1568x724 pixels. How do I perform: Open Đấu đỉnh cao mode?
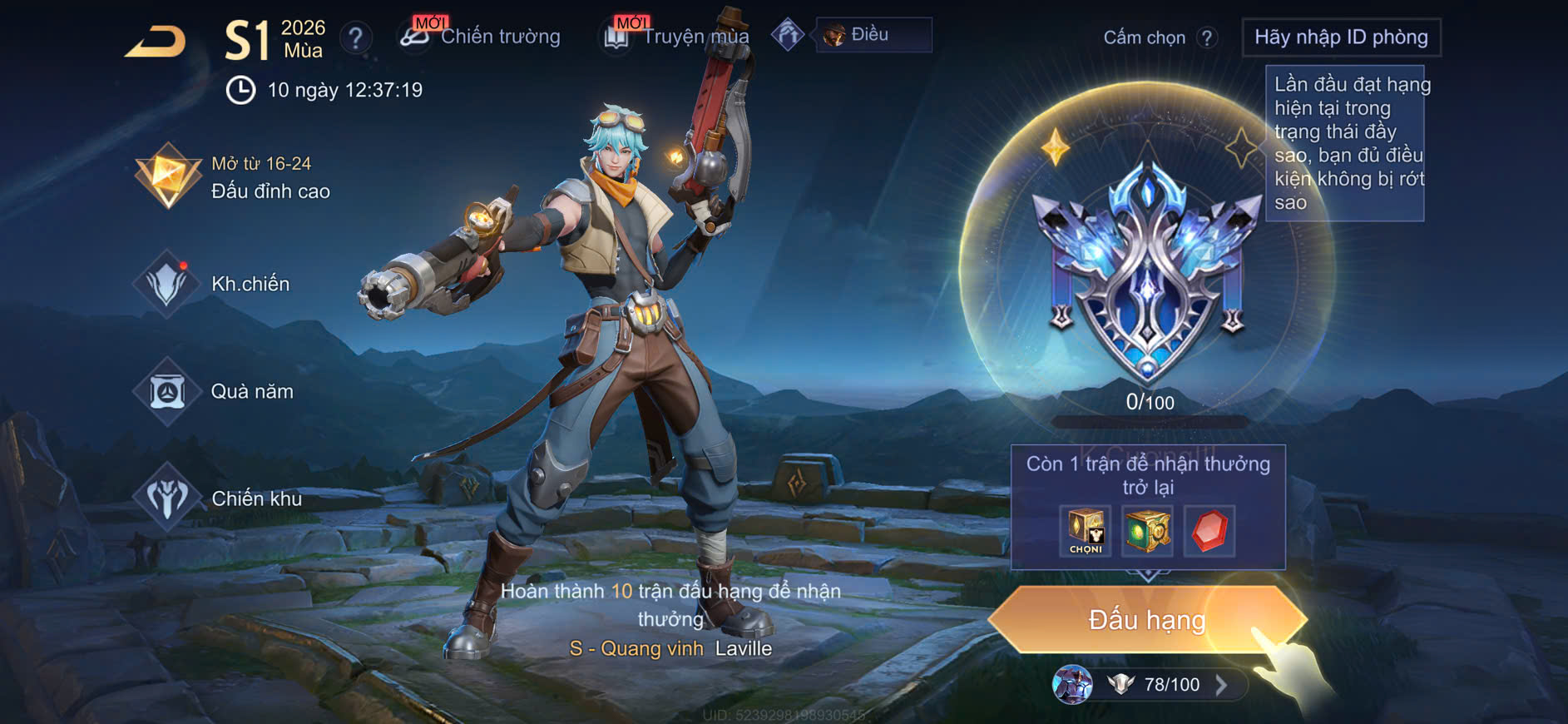[x=234, y=177]
